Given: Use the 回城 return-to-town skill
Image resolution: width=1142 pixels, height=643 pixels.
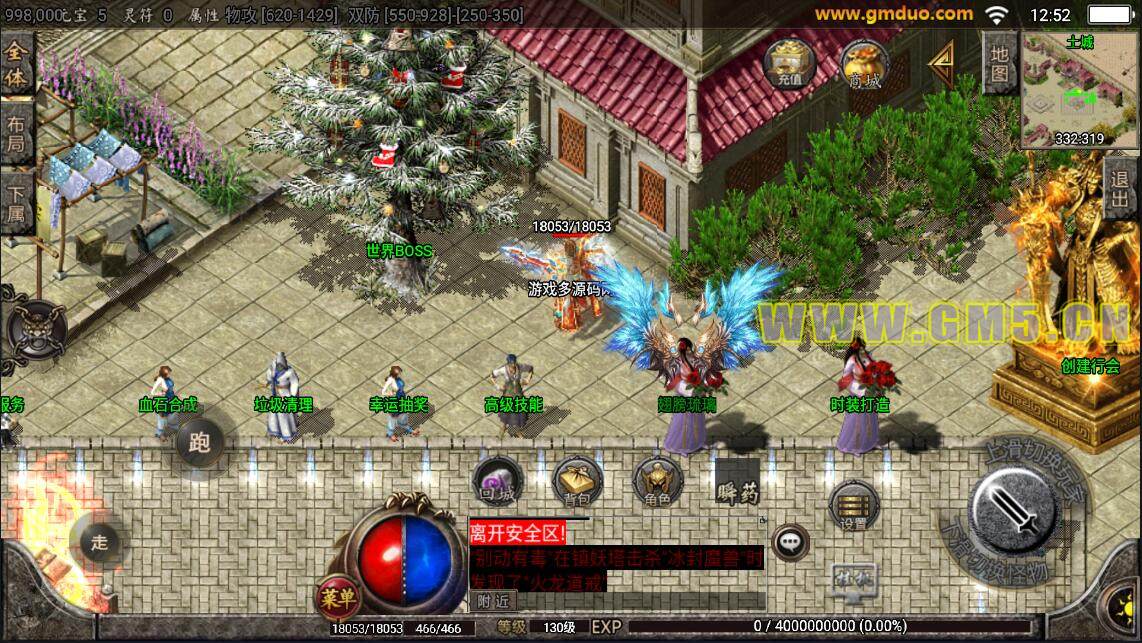Looking at the screenshot, I should [496, 482].
